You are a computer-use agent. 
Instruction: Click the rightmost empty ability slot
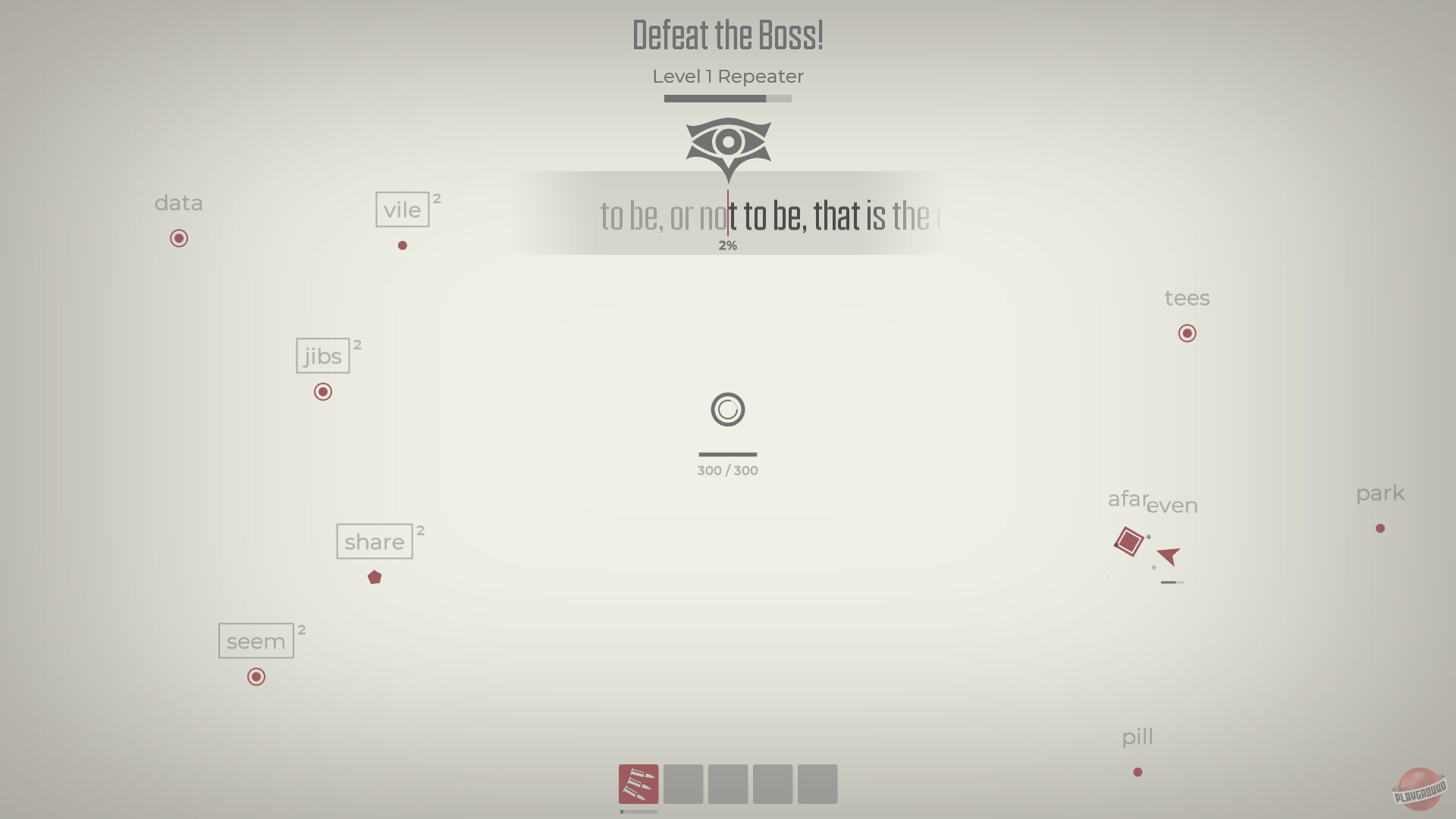click(x=817, y=784)
